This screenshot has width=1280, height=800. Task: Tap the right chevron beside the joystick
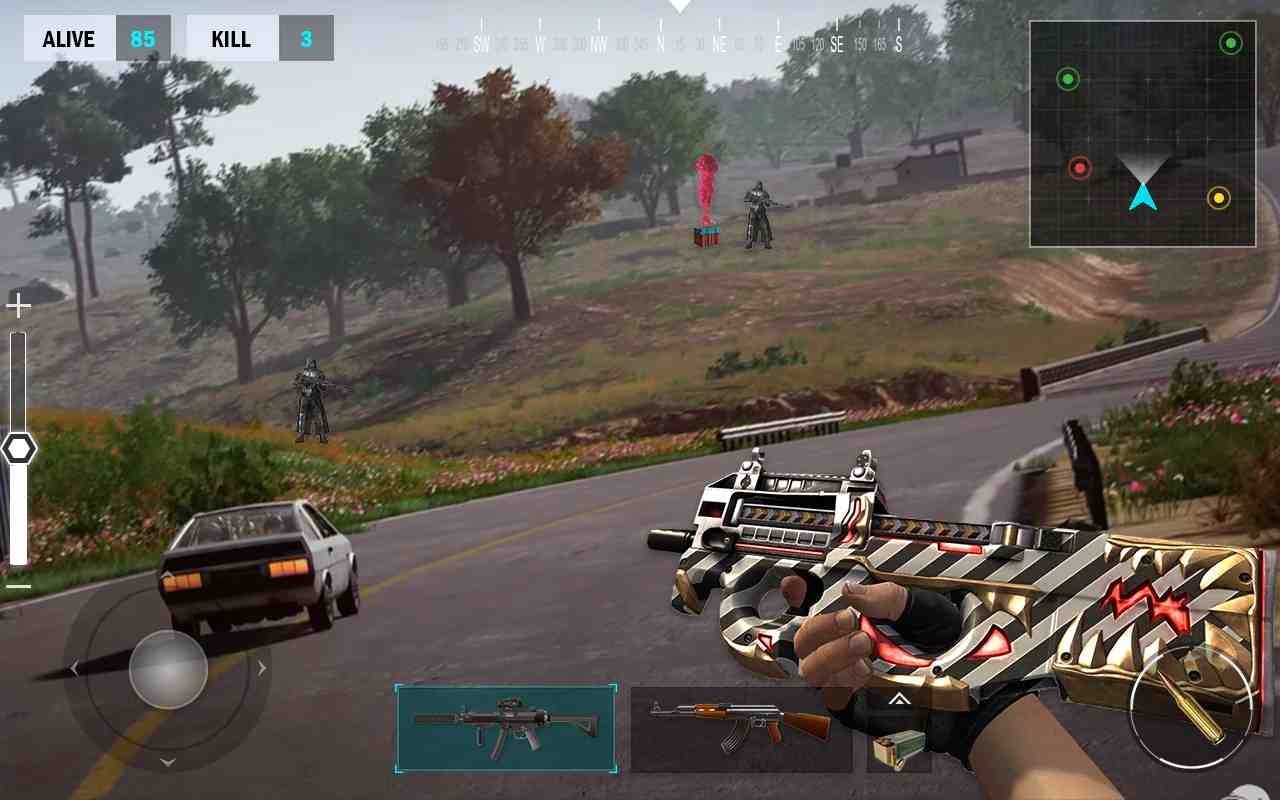pyautogui.click(x=262, y=668)
